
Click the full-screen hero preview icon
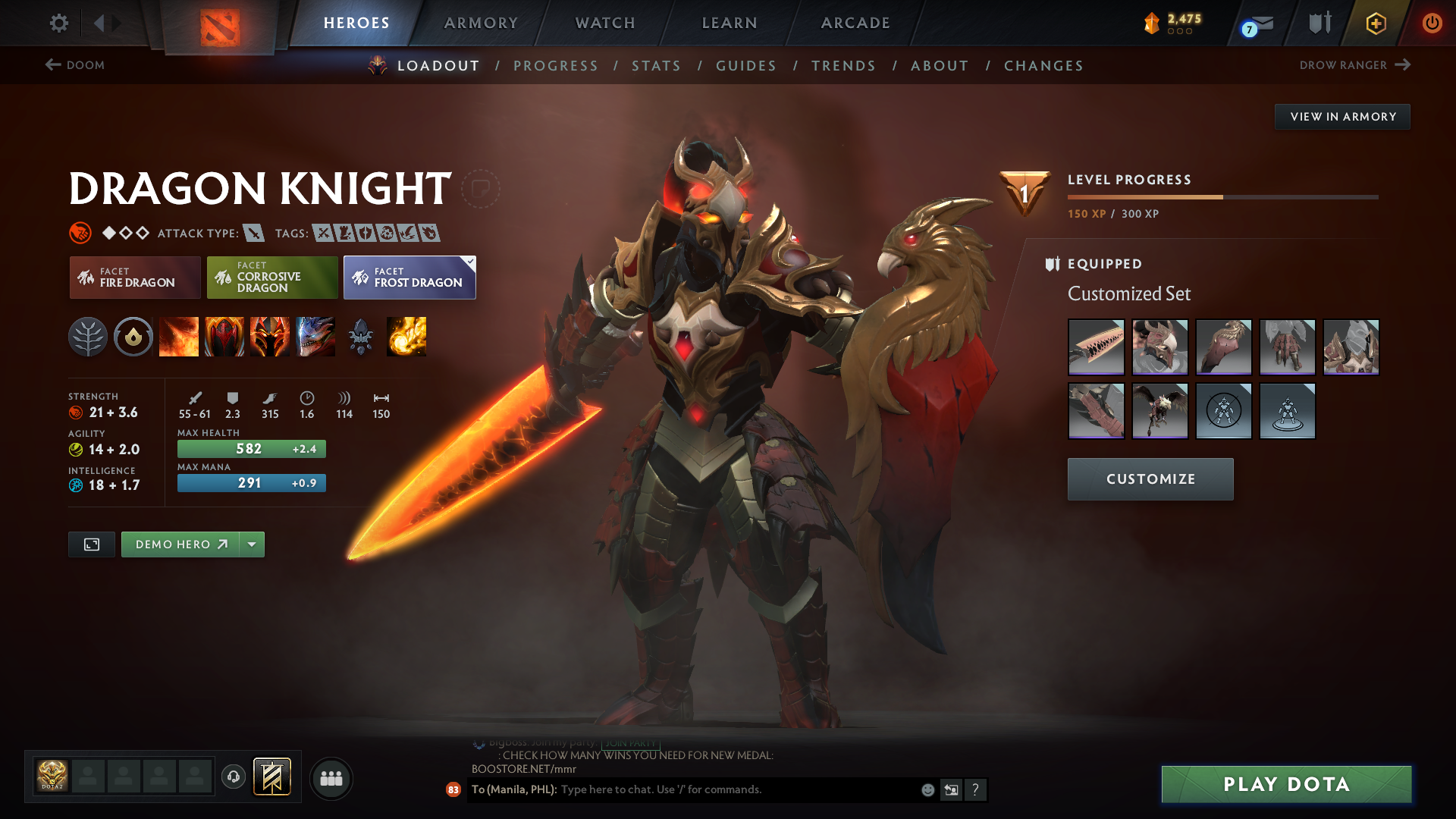91,544
